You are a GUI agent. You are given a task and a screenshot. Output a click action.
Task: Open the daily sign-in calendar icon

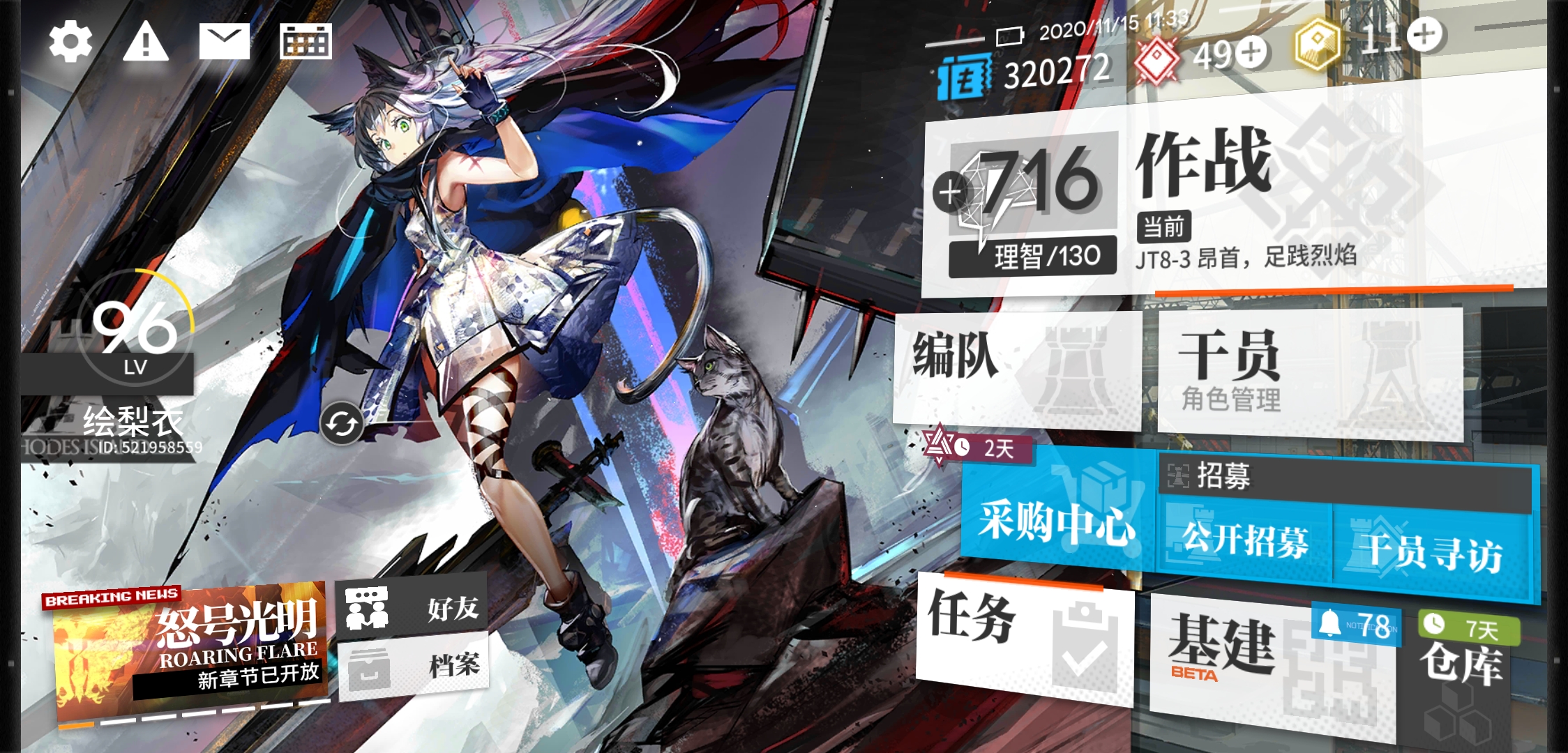pyautogui.click(x=307, y=42)
